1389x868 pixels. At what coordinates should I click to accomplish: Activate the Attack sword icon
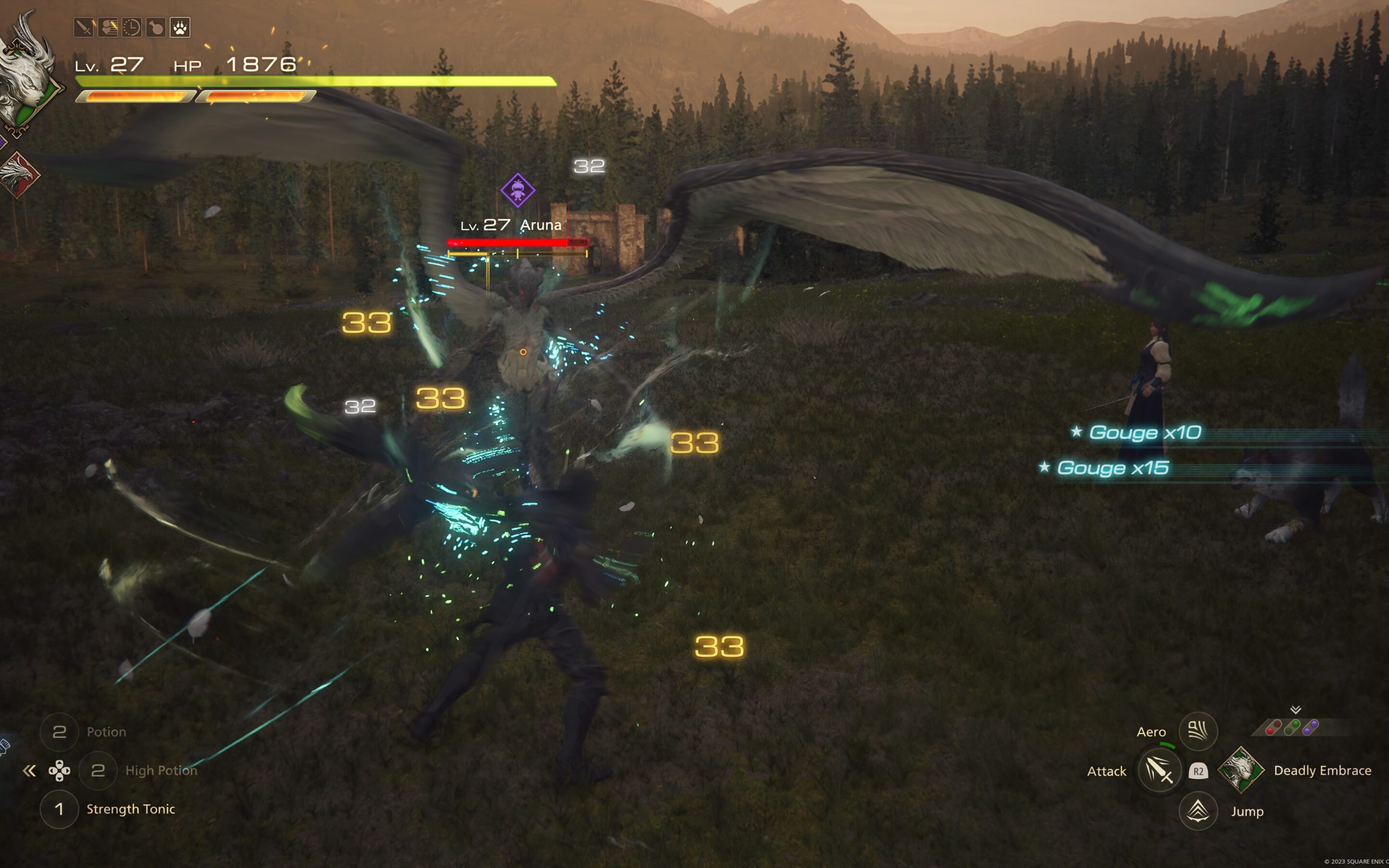1159,770
